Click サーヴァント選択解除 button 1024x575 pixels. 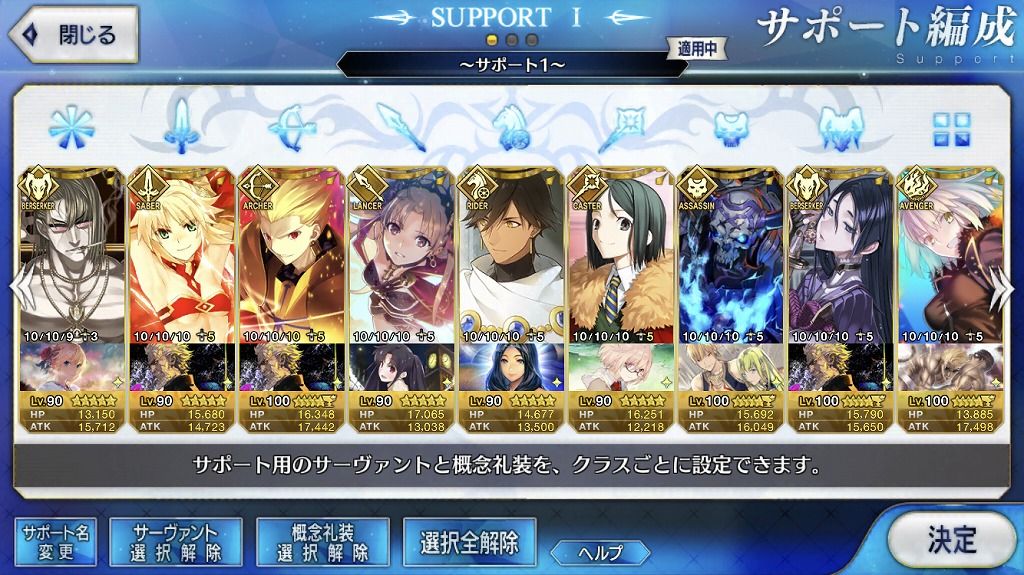click(x=175, y=542)
